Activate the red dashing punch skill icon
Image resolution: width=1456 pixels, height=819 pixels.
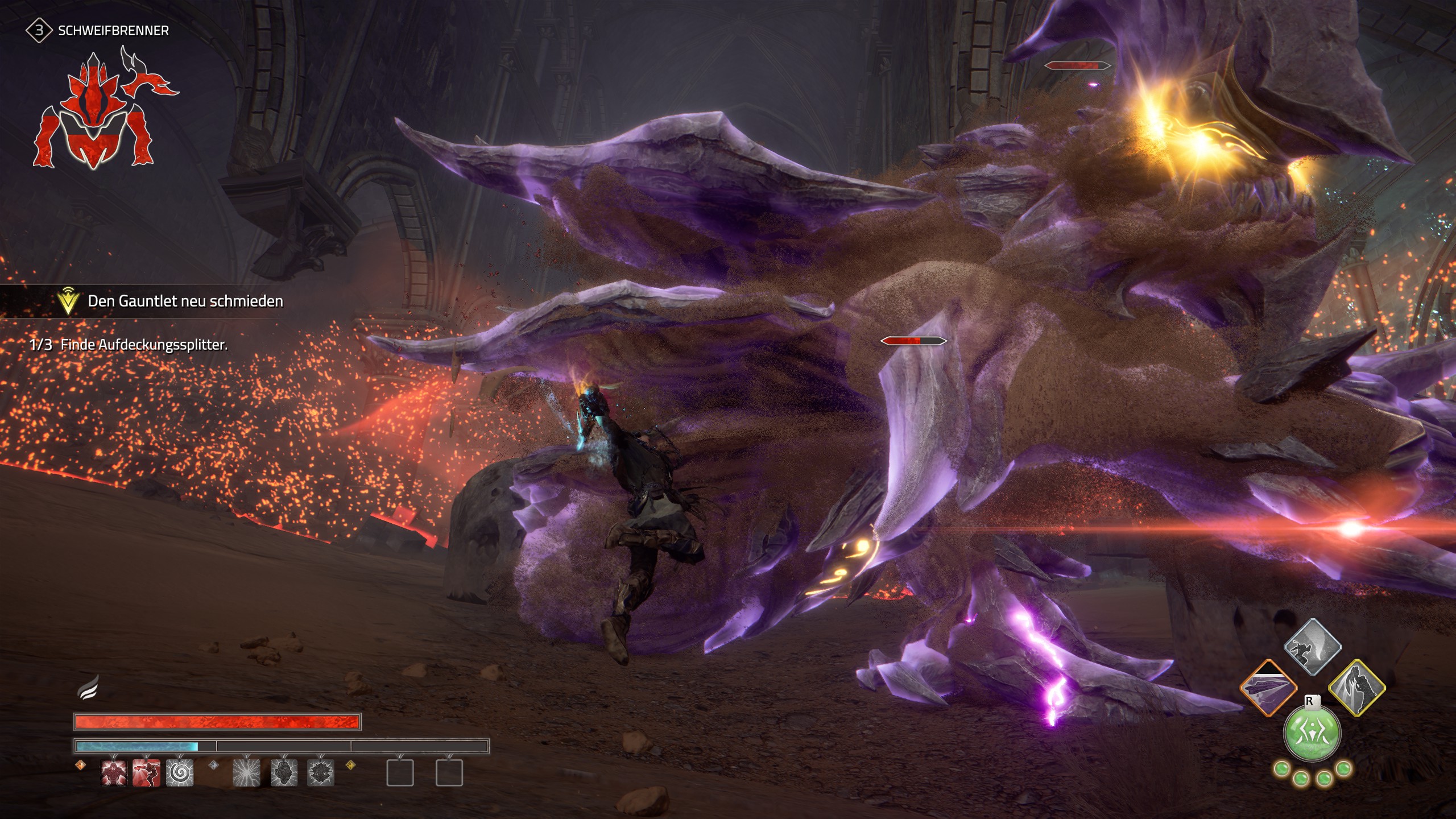click(x=146, y=773)
